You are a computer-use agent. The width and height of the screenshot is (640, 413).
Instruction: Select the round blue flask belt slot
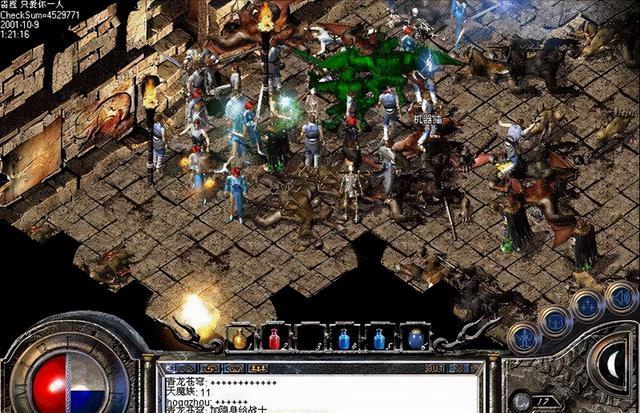[x=415, y=338]
